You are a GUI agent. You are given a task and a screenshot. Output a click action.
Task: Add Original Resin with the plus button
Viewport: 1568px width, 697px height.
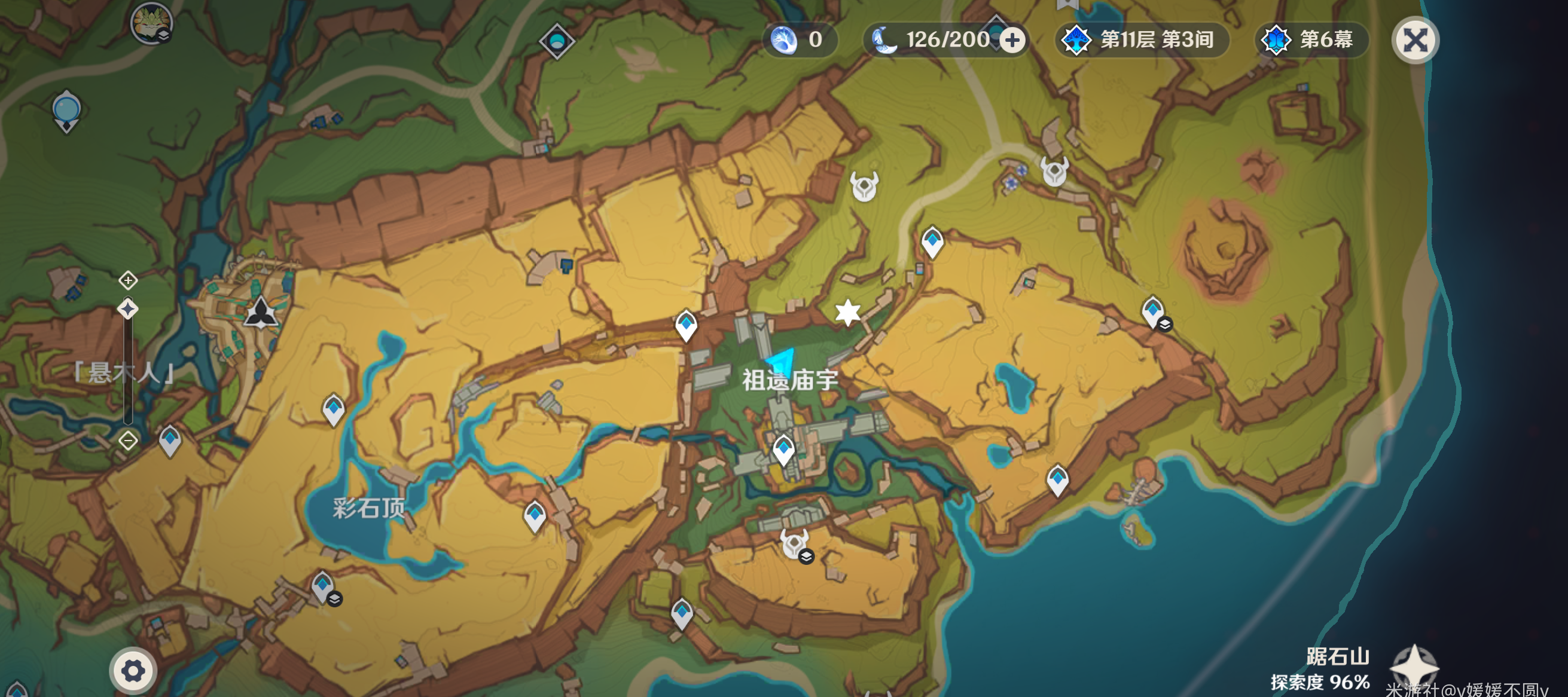(1012, 41)
